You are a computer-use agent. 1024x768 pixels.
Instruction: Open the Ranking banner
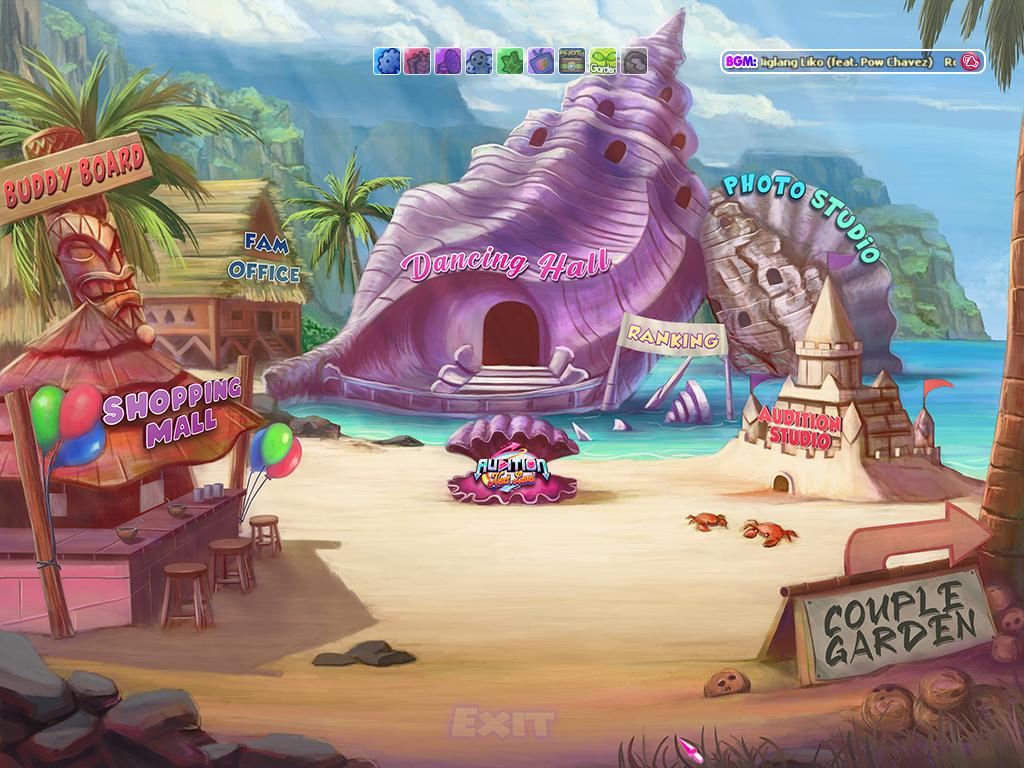[674, 338]
